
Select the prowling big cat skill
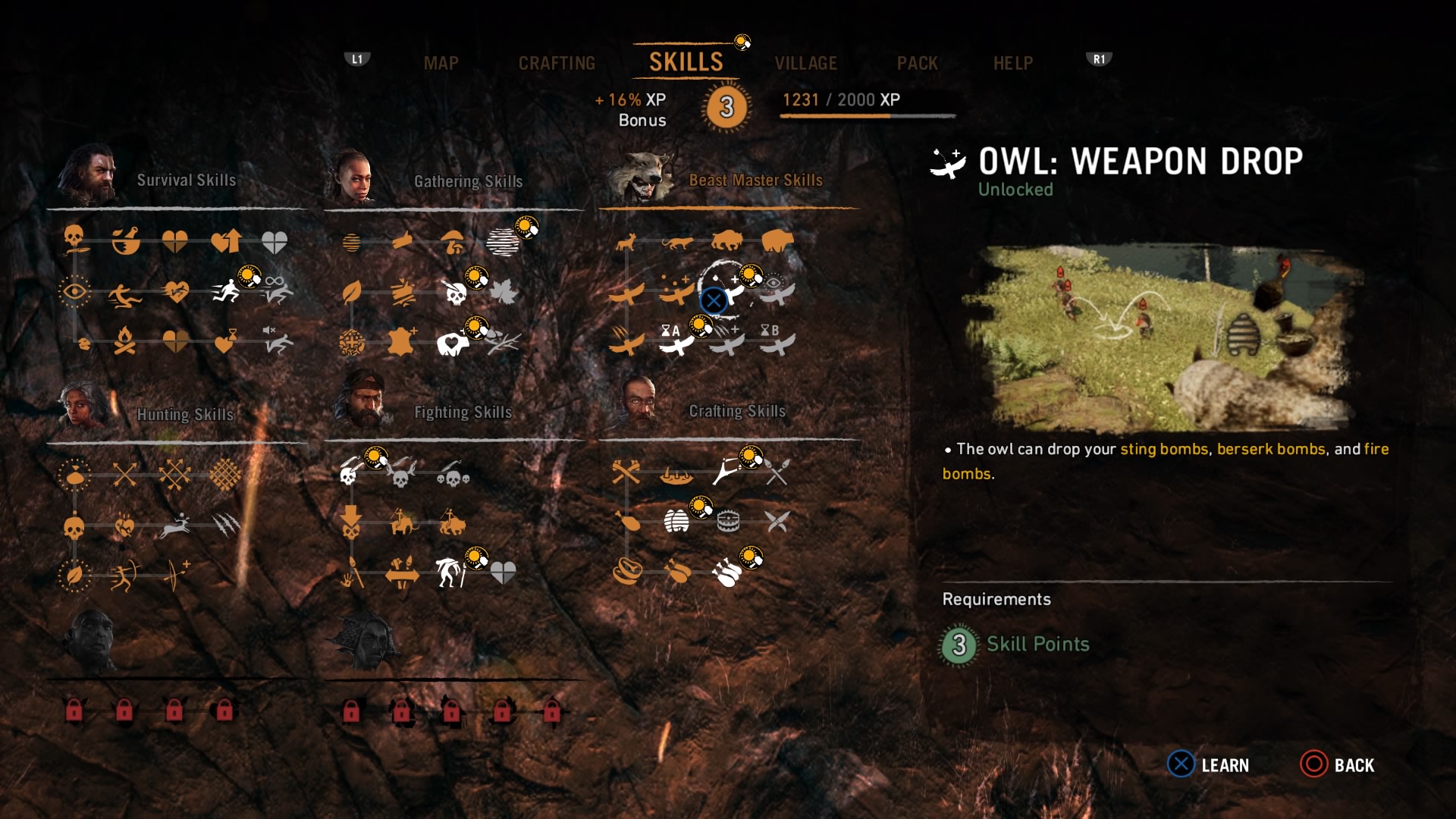676,243
